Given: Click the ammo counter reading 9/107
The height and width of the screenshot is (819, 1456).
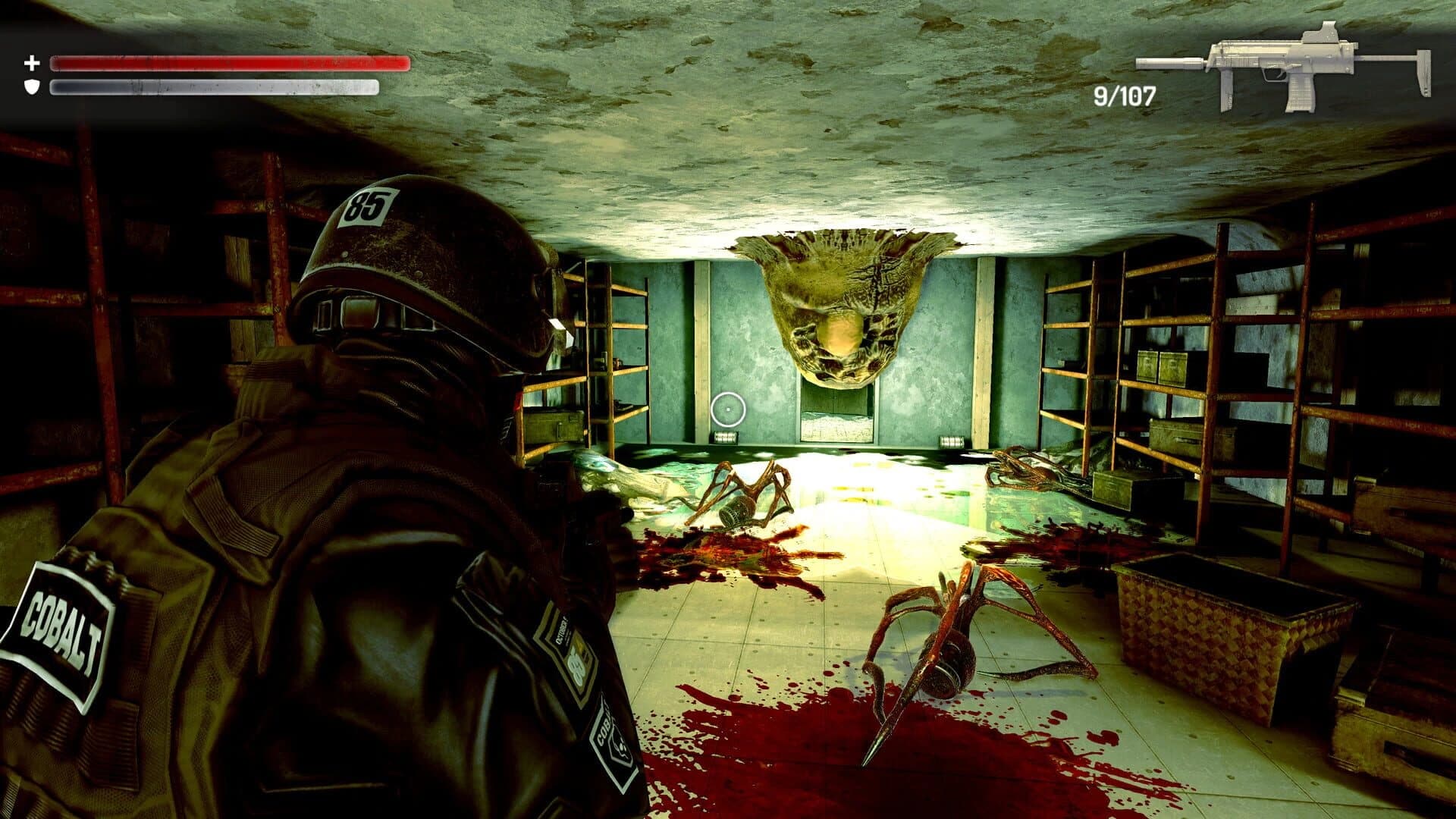Looking at the screenshot, I should 1125,94.
